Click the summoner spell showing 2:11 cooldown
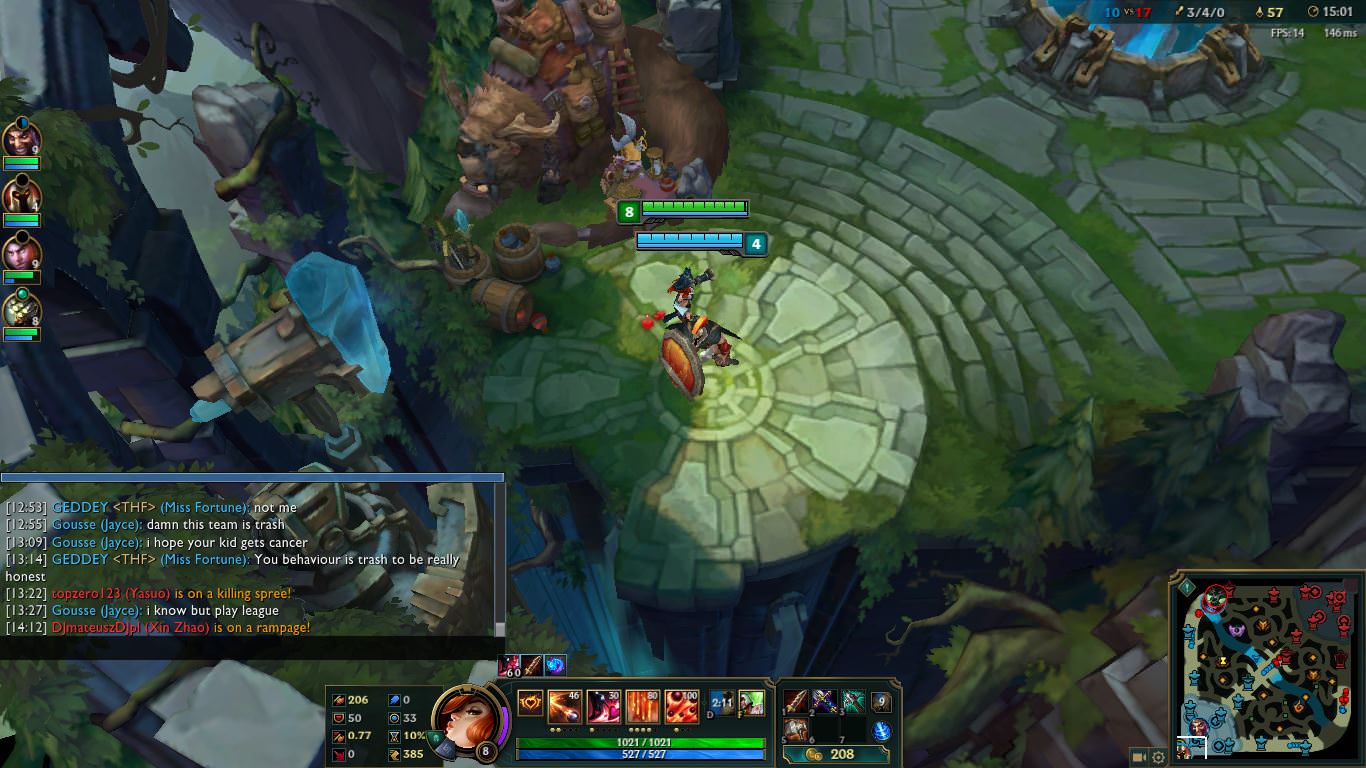Image resolution: width=1366 pixels, height=768 pixels. point(720,703)
